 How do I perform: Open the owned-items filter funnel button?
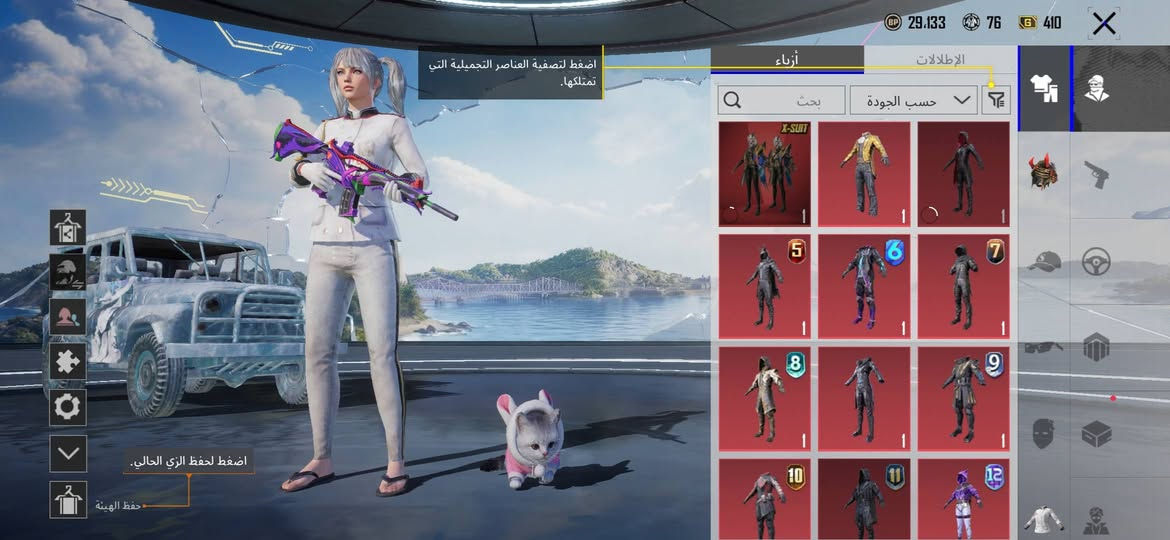(x=997, y=100)
